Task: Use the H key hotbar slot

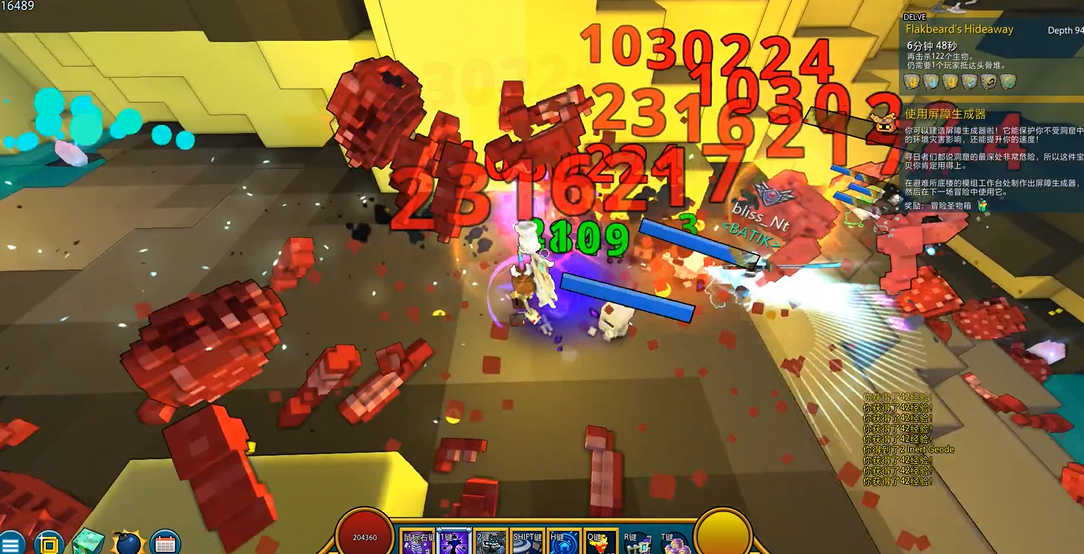Action: coord(564,542)
